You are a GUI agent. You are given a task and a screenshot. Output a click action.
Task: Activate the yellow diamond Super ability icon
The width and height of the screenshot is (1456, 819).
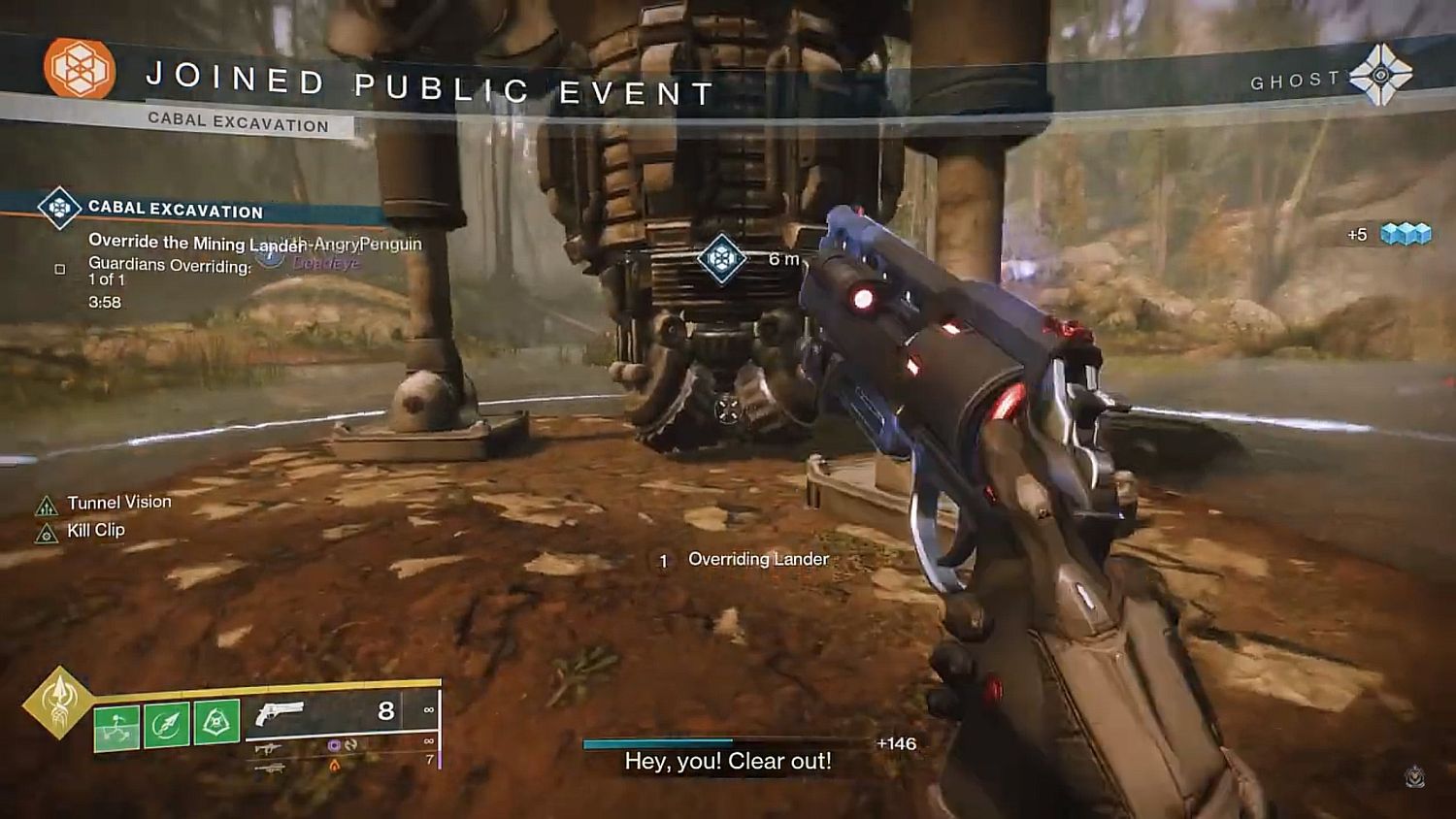click(x=59, y=702)
